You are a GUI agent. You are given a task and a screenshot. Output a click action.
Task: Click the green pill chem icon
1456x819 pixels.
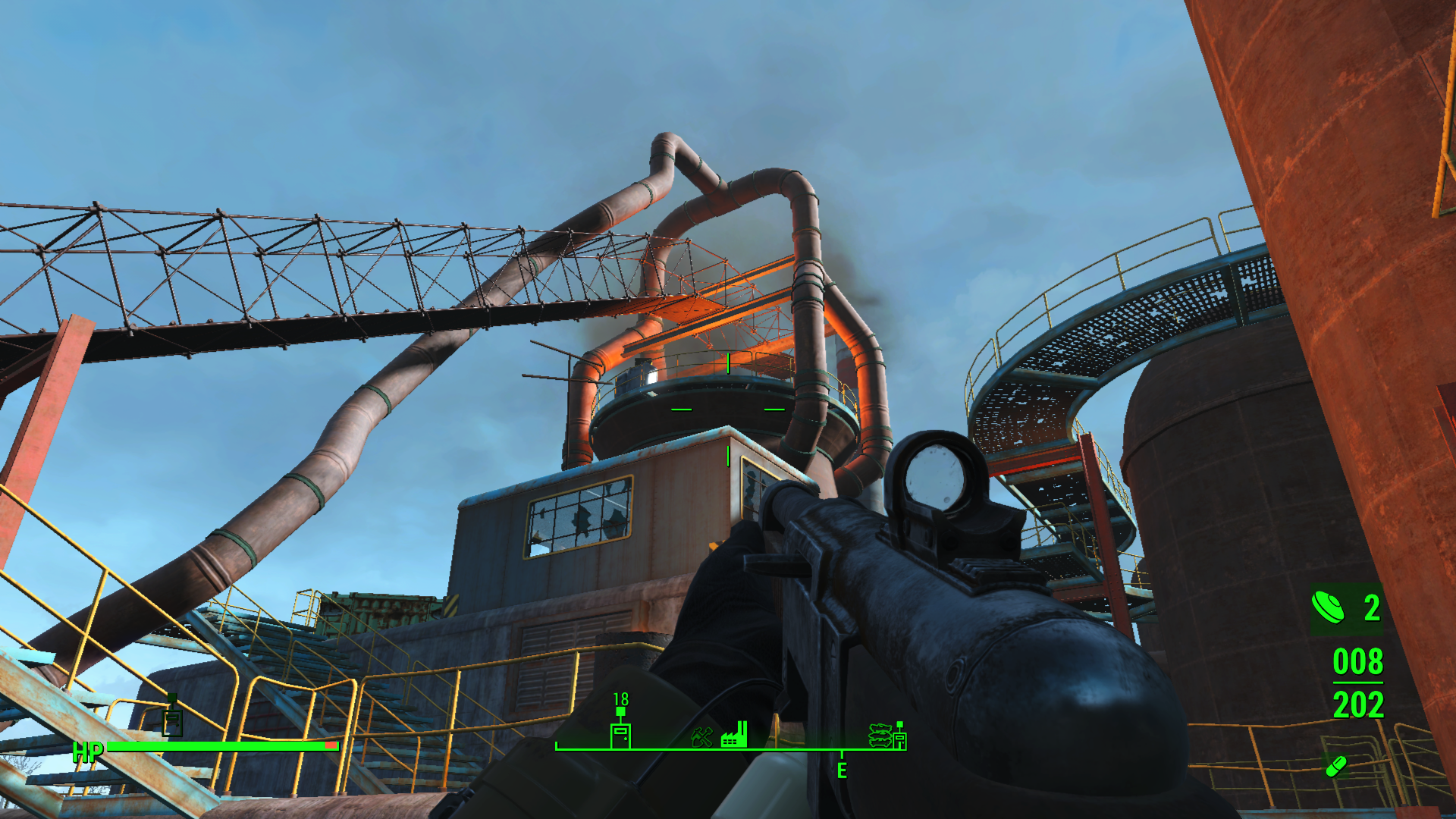tap(1336, 766)
